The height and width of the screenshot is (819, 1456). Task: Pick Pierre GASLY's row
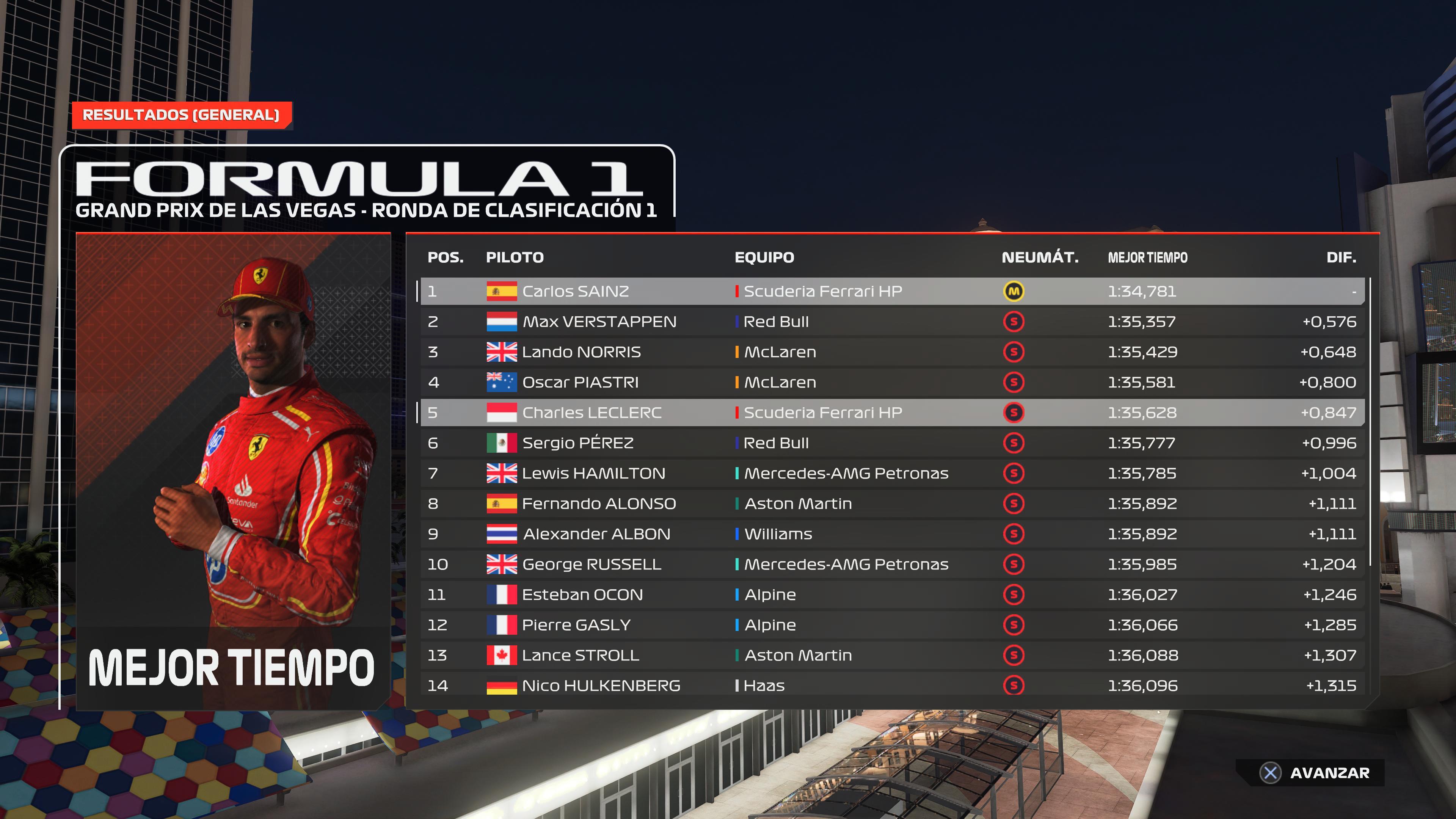coord(892,625)
